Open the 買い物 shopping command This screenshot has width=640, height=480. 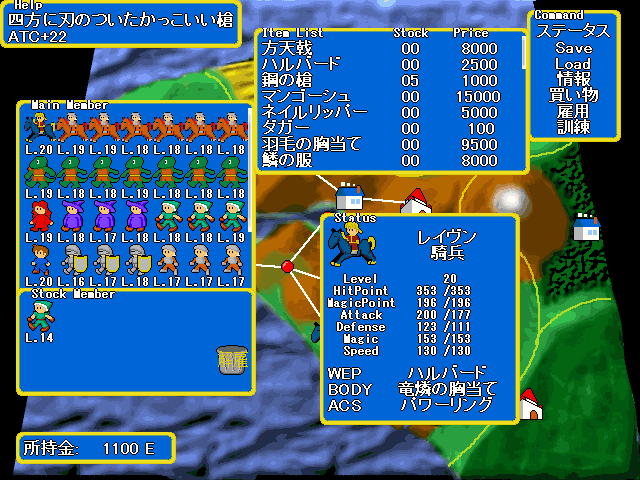(573, 95)
